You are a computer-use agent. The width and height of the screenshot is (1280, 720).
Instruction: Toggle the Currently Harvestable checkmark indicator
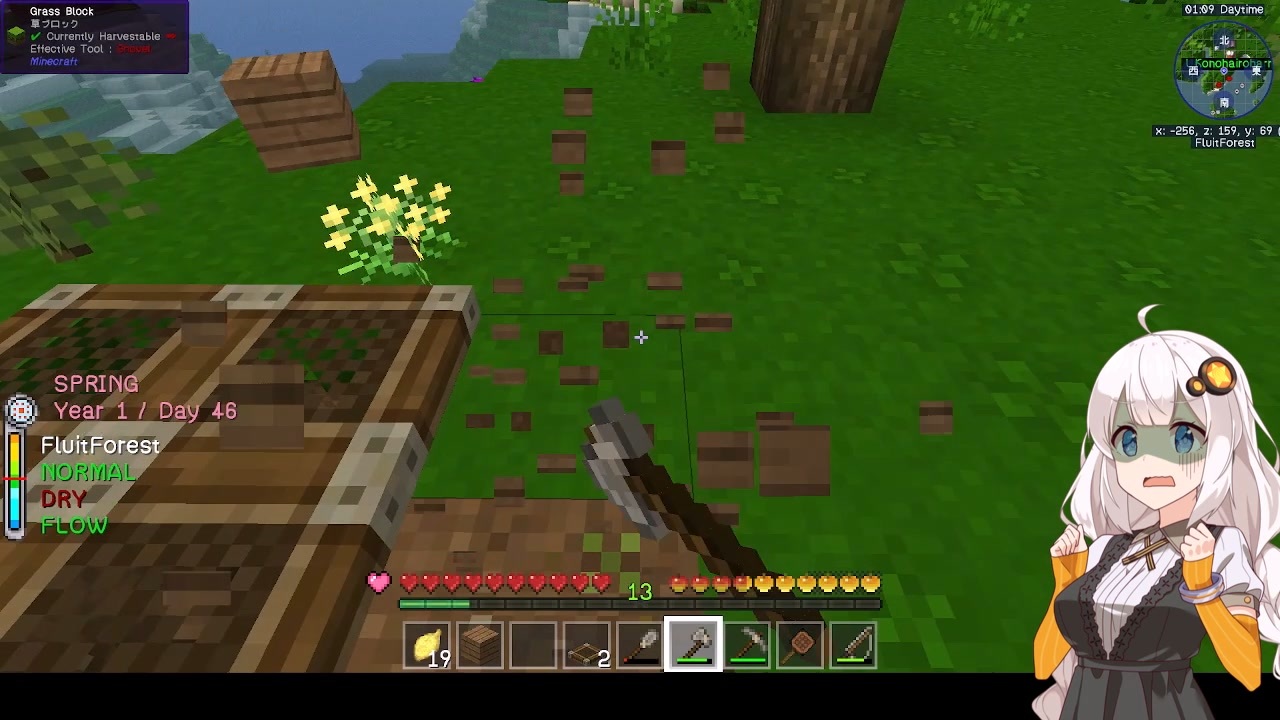coord(33,35)
